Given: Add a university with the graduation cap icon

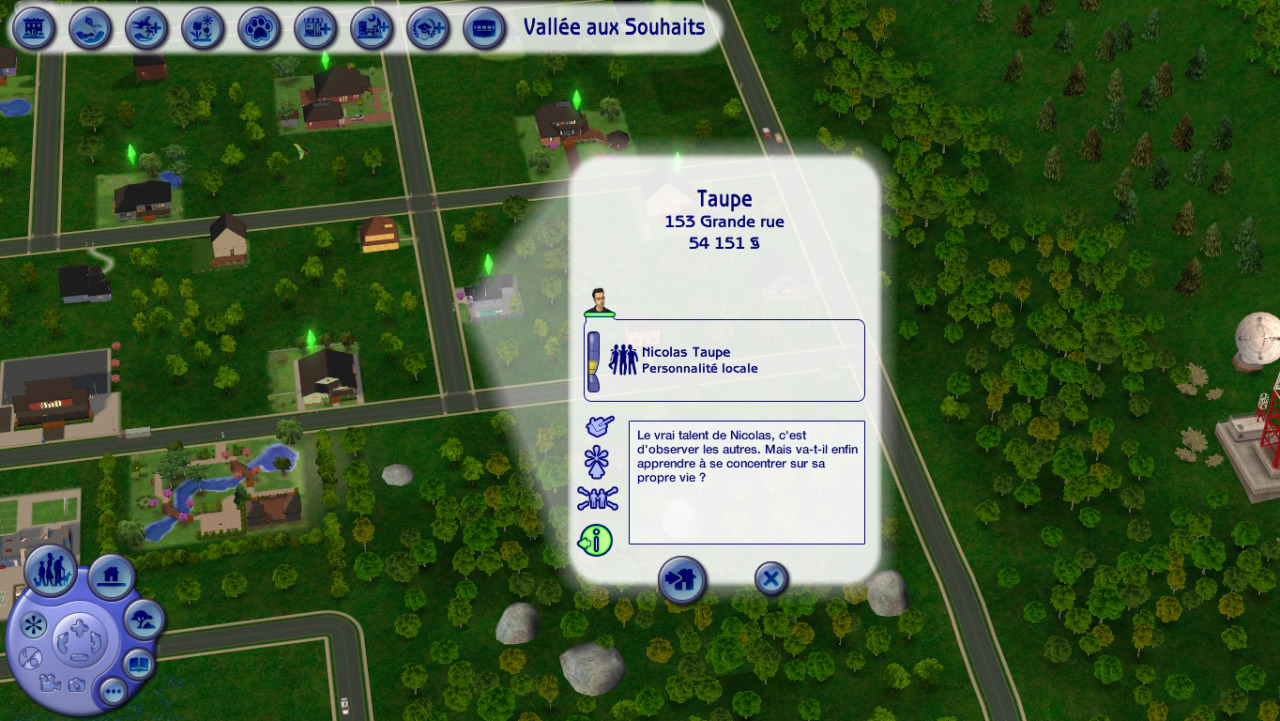Looking at the screenshot, I should [428, 28].
